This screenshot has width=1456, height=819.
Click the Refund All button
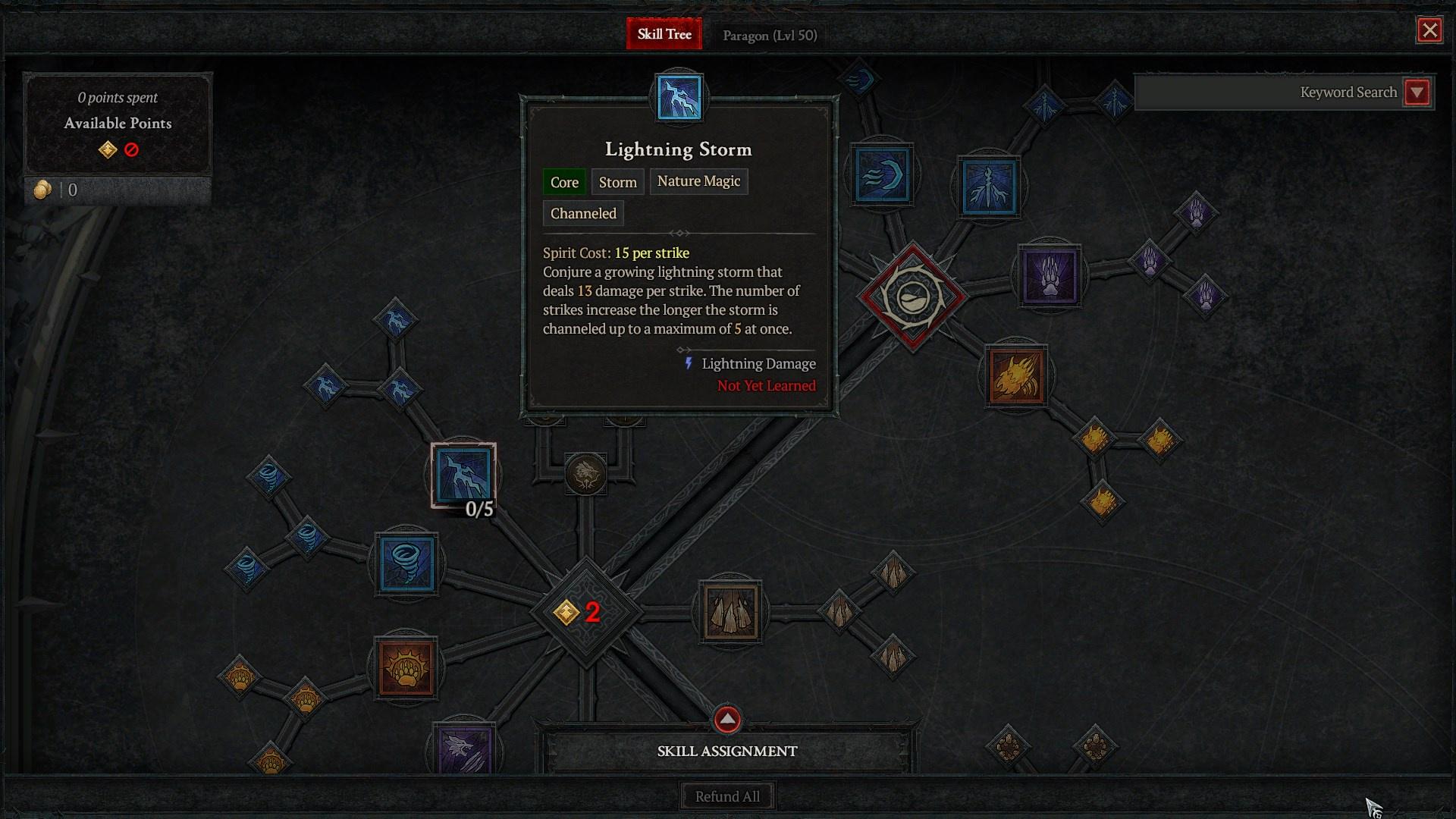click(x=727, y=796)
